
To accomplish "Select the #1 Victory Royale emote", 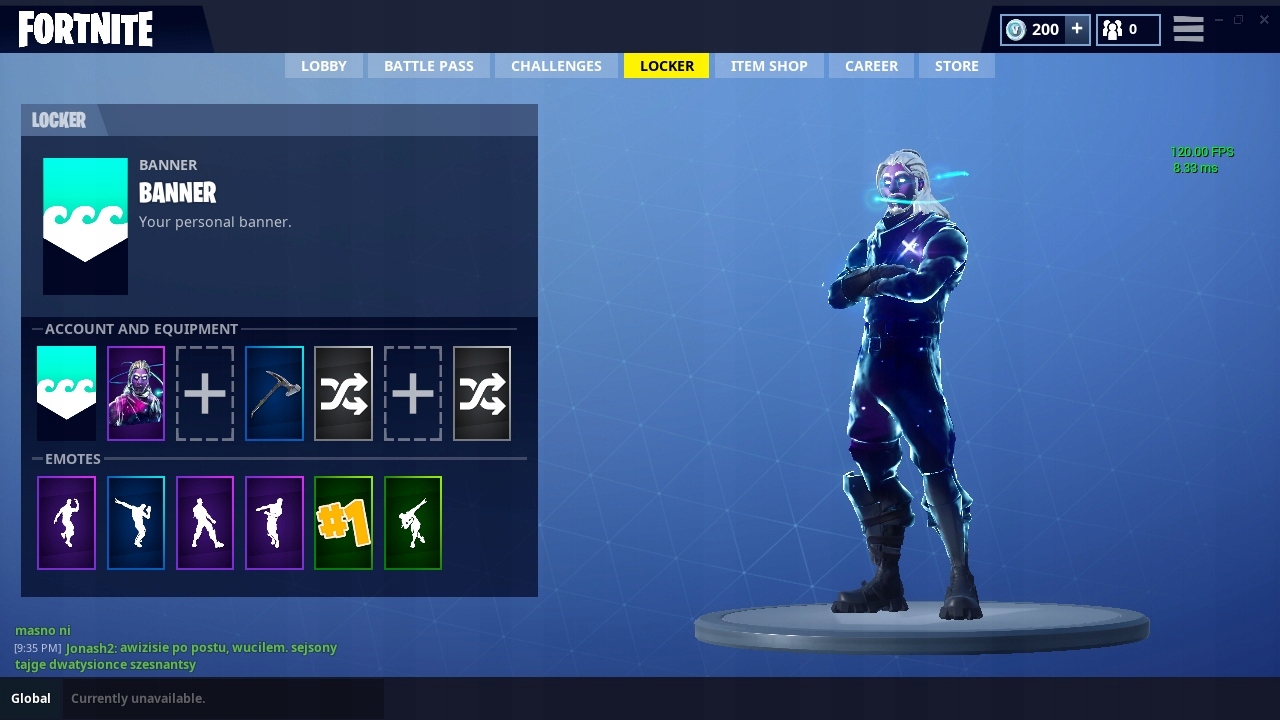I will 343,522.
